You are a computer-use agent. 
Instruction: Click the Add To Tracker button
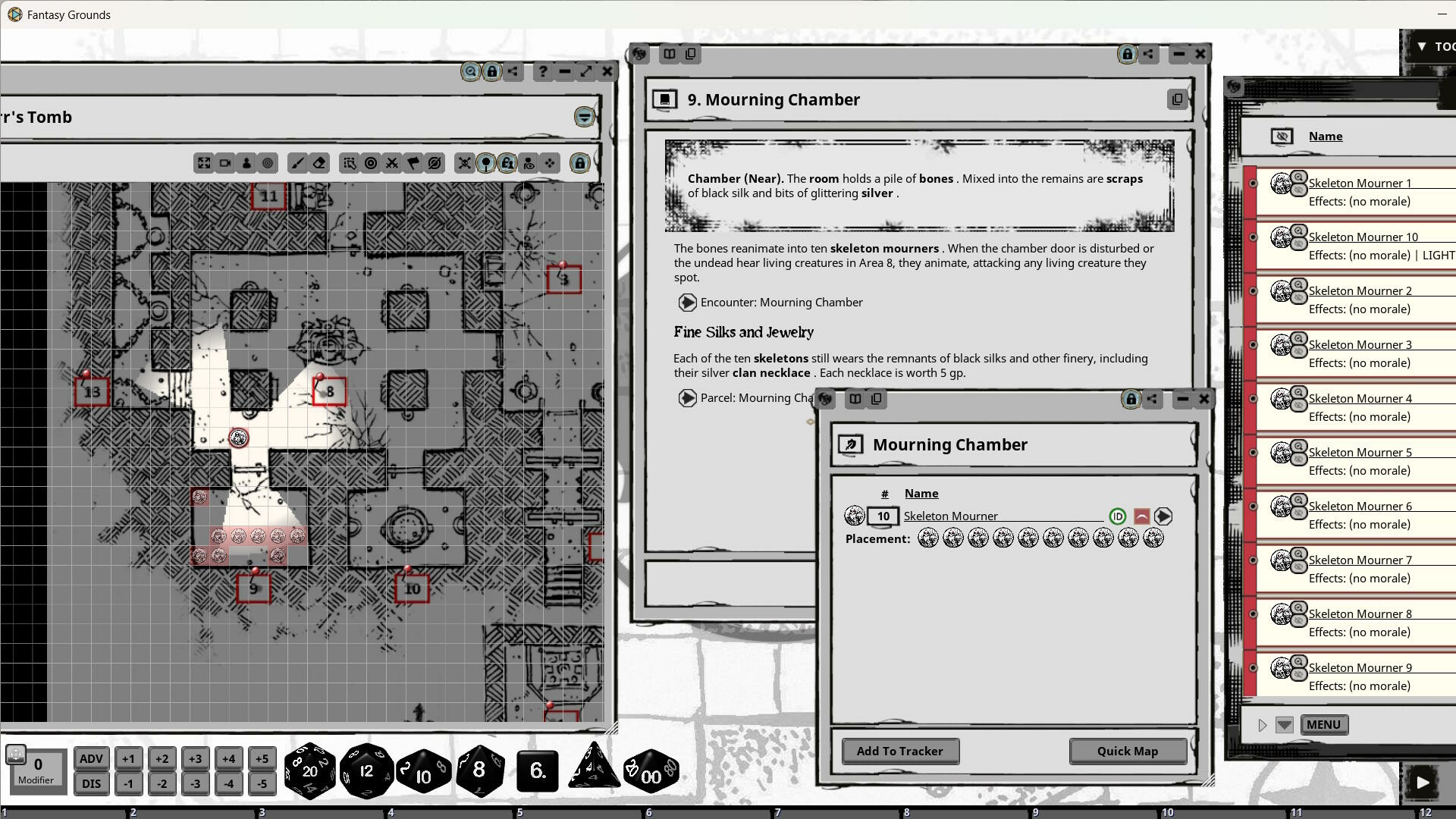tap(899, 751)
